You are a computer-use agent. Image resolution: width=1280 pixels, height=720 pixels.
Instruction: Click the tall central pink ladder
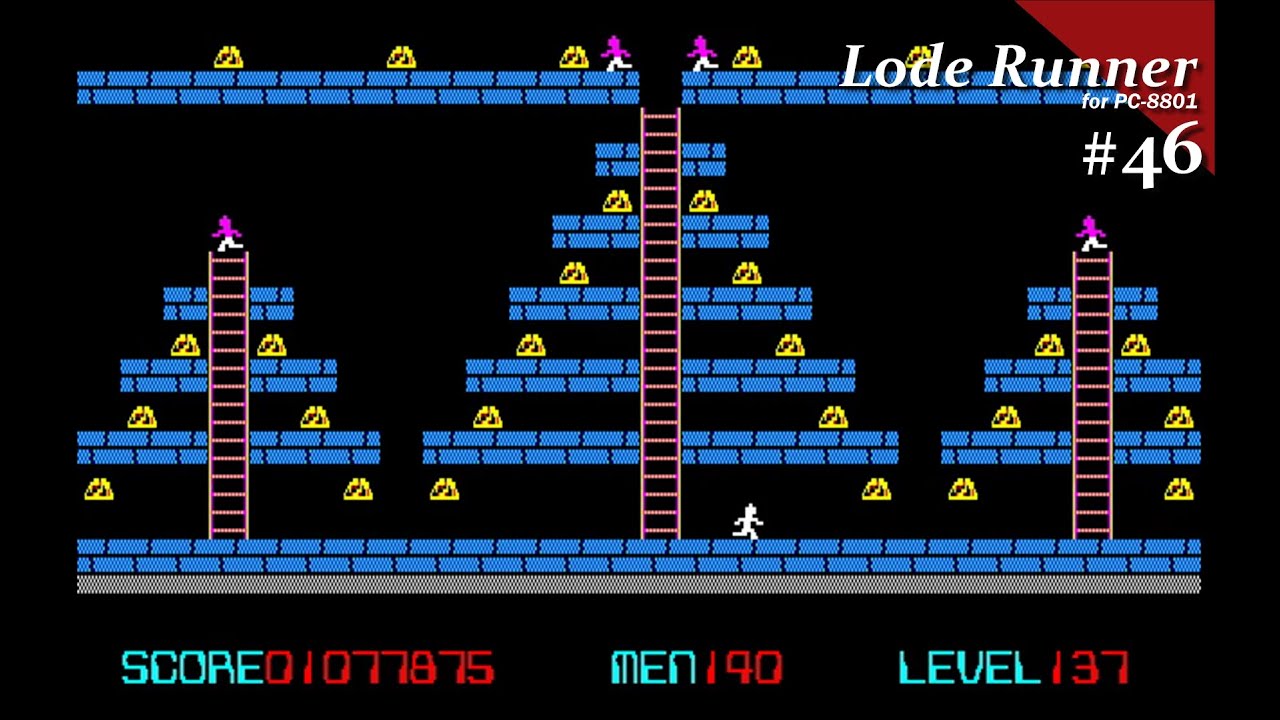(x=658, y=320)
